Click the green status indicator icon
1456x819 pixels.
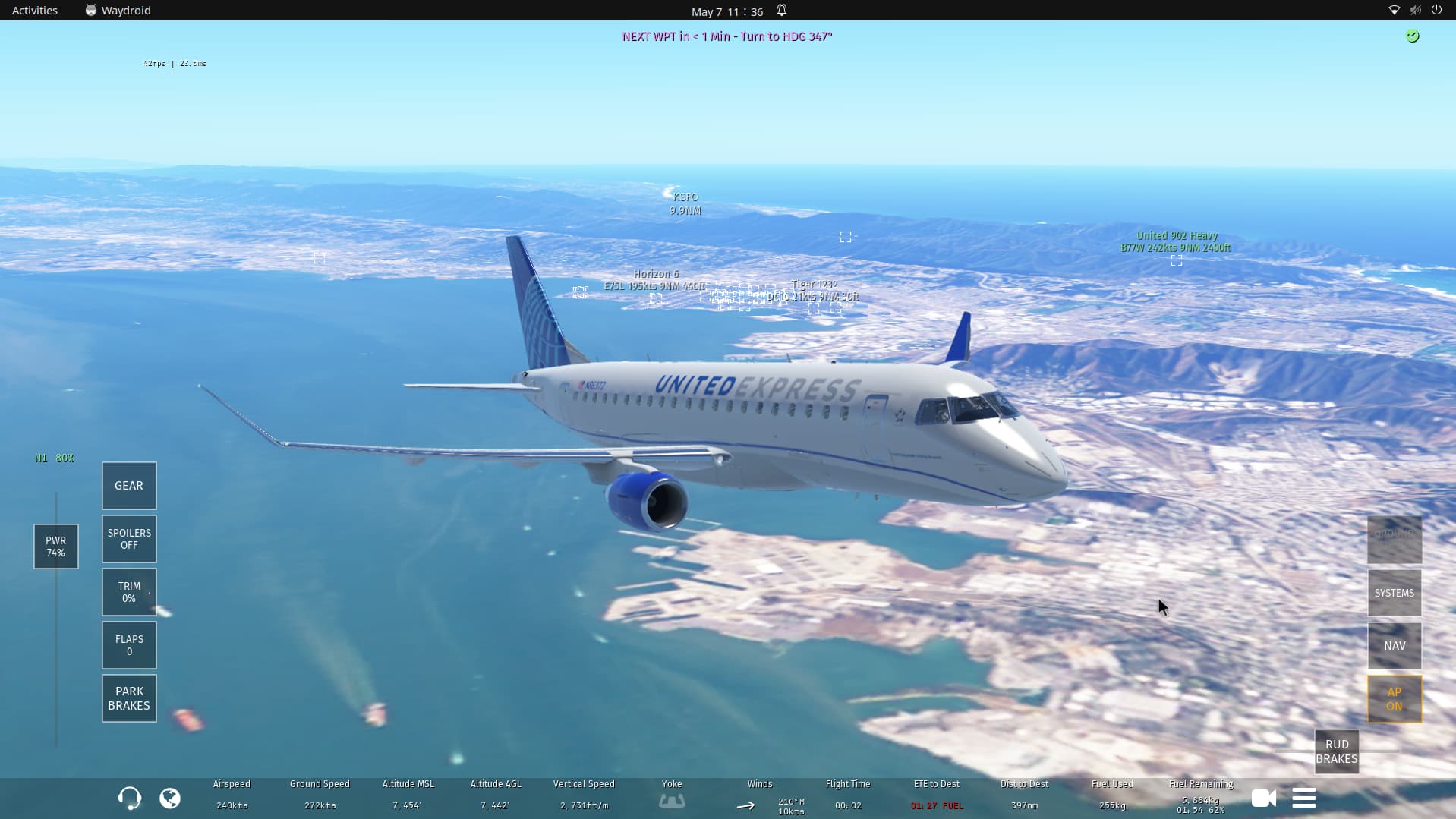click(1412, 36)
